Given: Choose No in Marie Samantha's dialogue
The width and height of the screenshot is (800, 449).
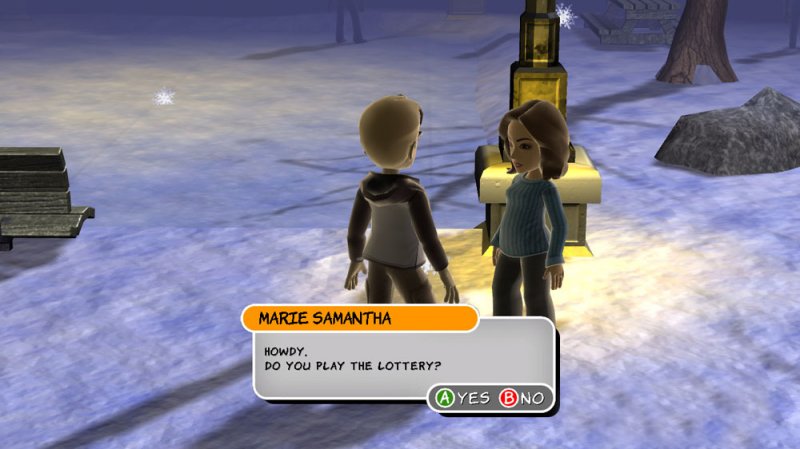Looking at the screenshot, I should 523,398.
